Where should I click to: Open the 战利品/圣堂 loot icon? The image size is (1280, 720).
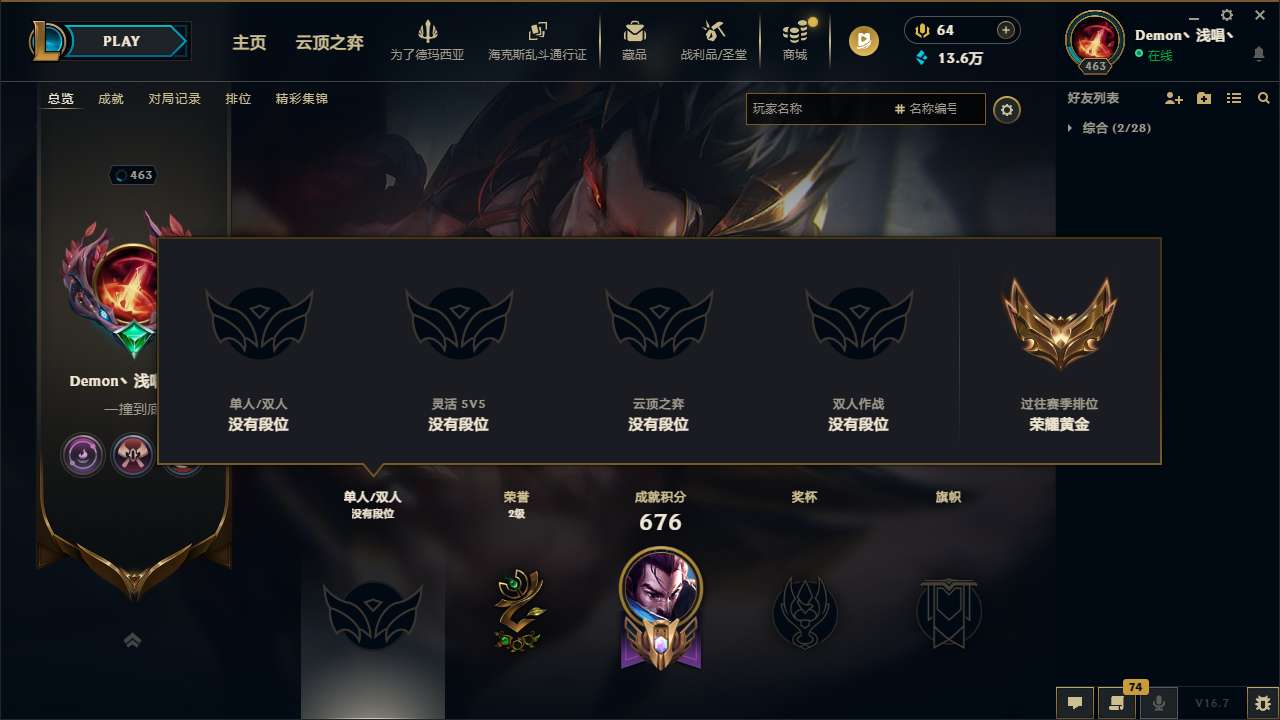[x=713, y=40]
